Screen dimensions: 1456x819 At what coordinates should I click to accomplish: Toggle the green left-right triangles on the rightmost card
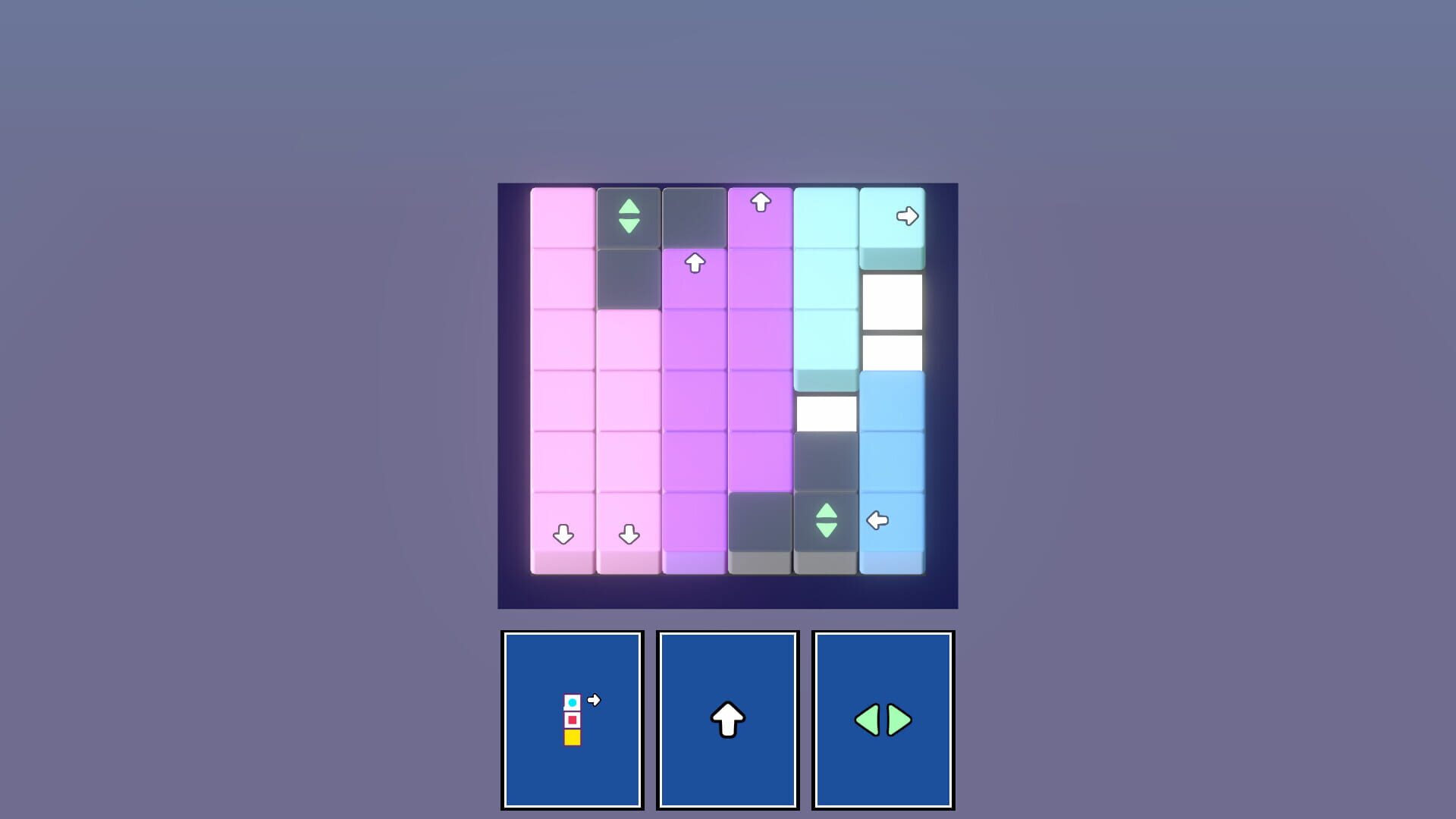(882, 720)
